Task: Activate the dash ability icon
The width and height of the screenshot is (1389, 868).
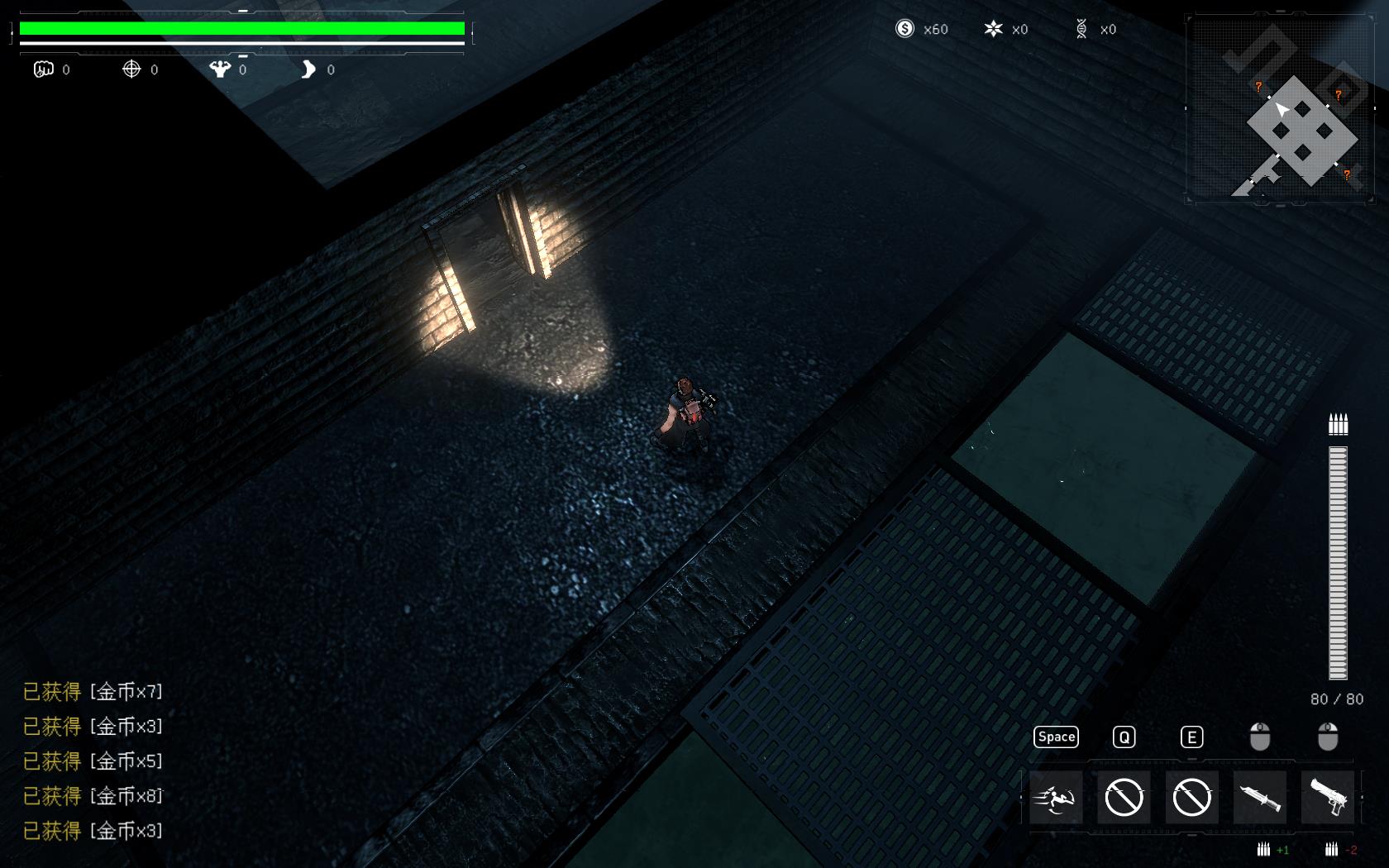Action: [x=1056, y=798]
